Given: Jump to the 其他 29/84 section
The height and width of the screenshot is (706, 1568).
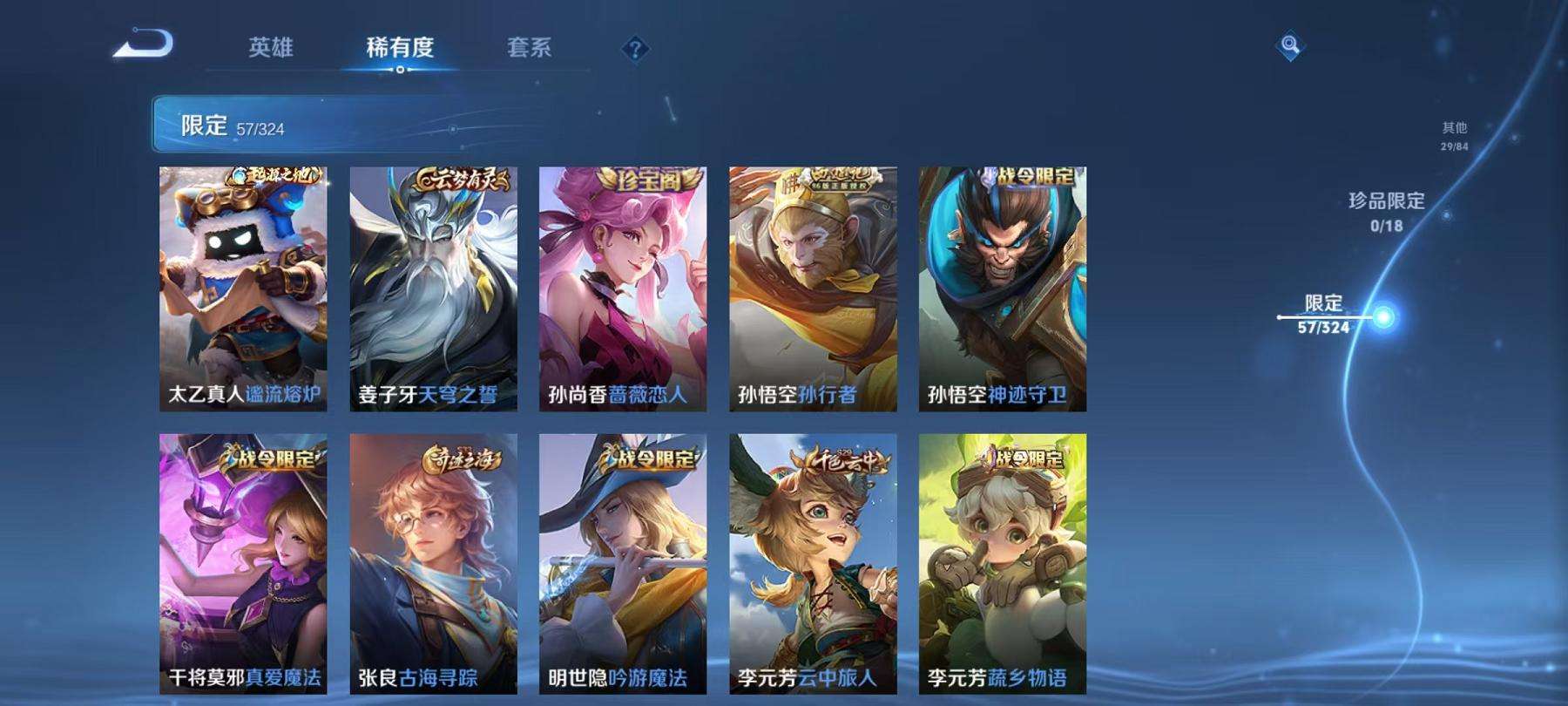Looking at the screenshot, I should (x=1454, y=135).
